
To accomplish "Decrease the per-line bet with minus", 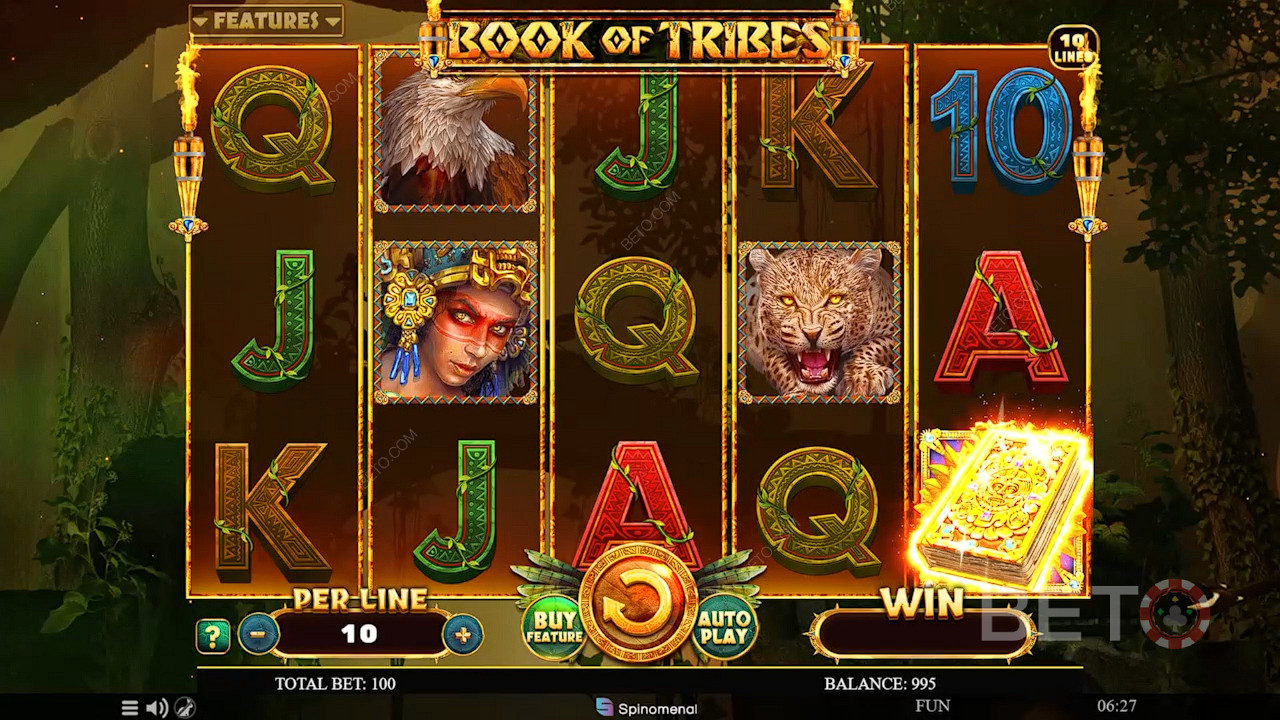I will [258, 634].
